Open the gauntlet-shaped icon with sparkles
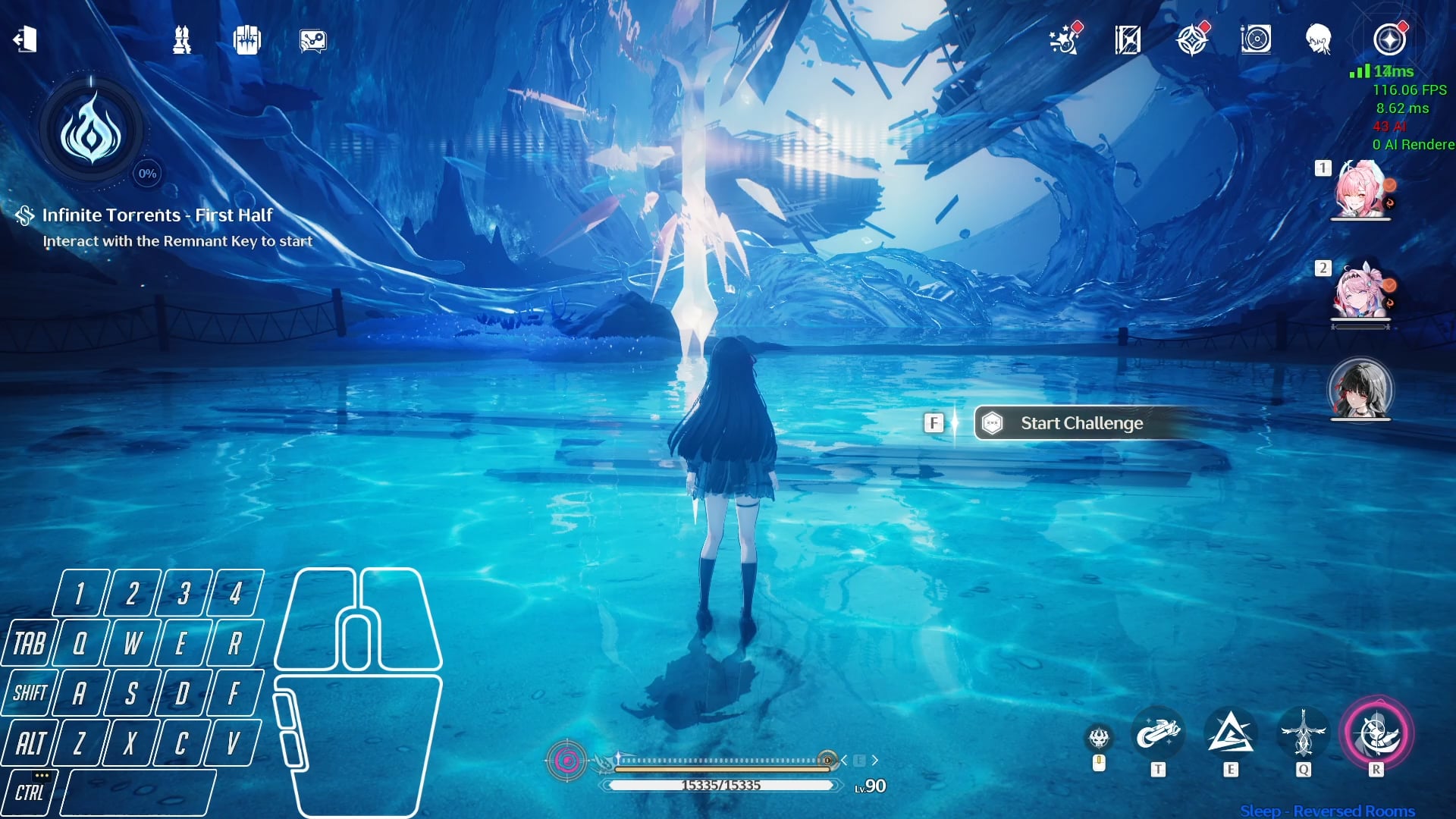The height and width of the screenshot is (819, 1456). click(x=247, y=39)
